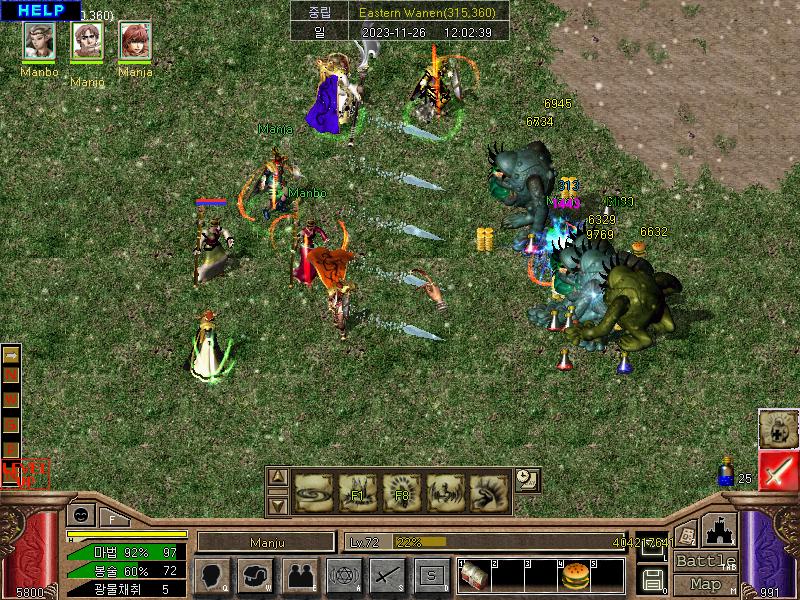Select Manja's red-haired party portrait
Viewport: 800px width, 600px height.
click(135, 40)
